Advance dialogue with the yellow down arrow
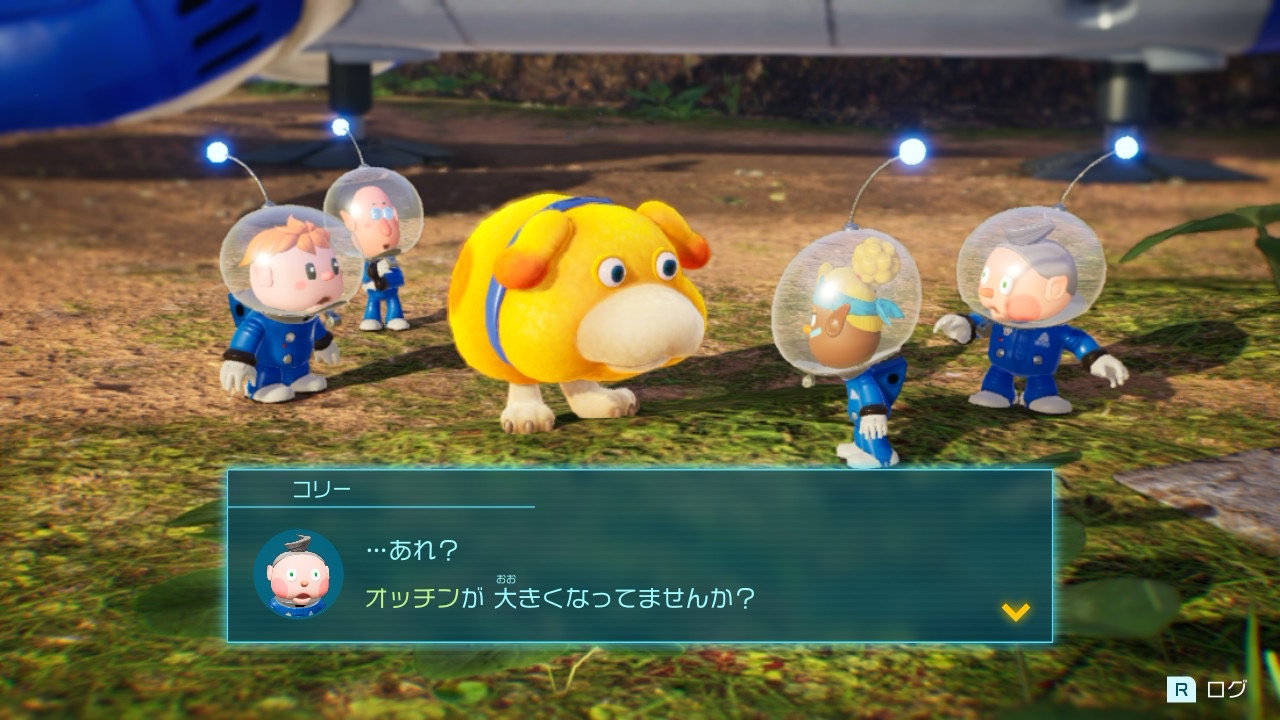The width and height of the screenshot is (1280, 720). click(x=1015, y=611)
